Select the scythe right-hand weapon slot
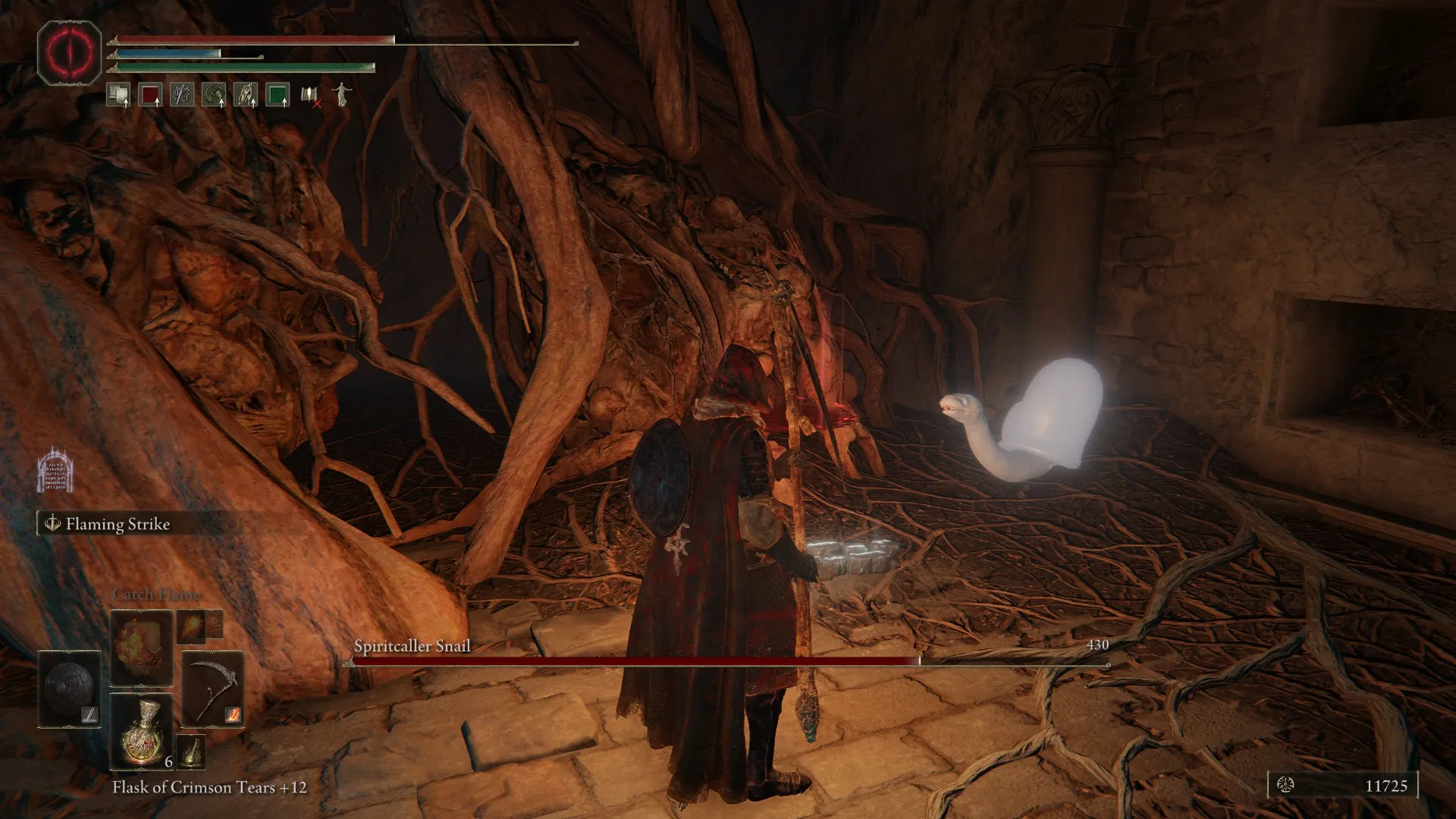This screenshot has height=819, width=1456. (x=213, y=689)
